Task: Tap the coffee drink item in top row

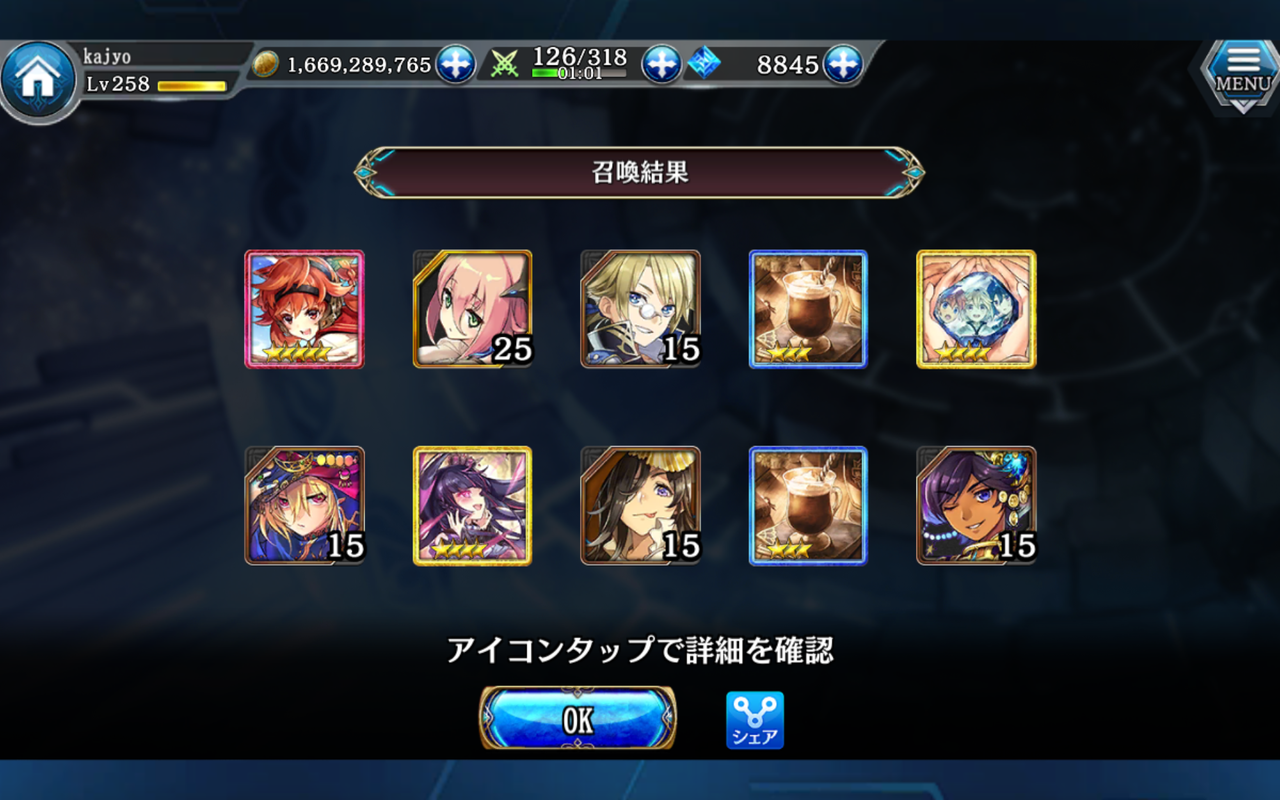Action: 807,308
